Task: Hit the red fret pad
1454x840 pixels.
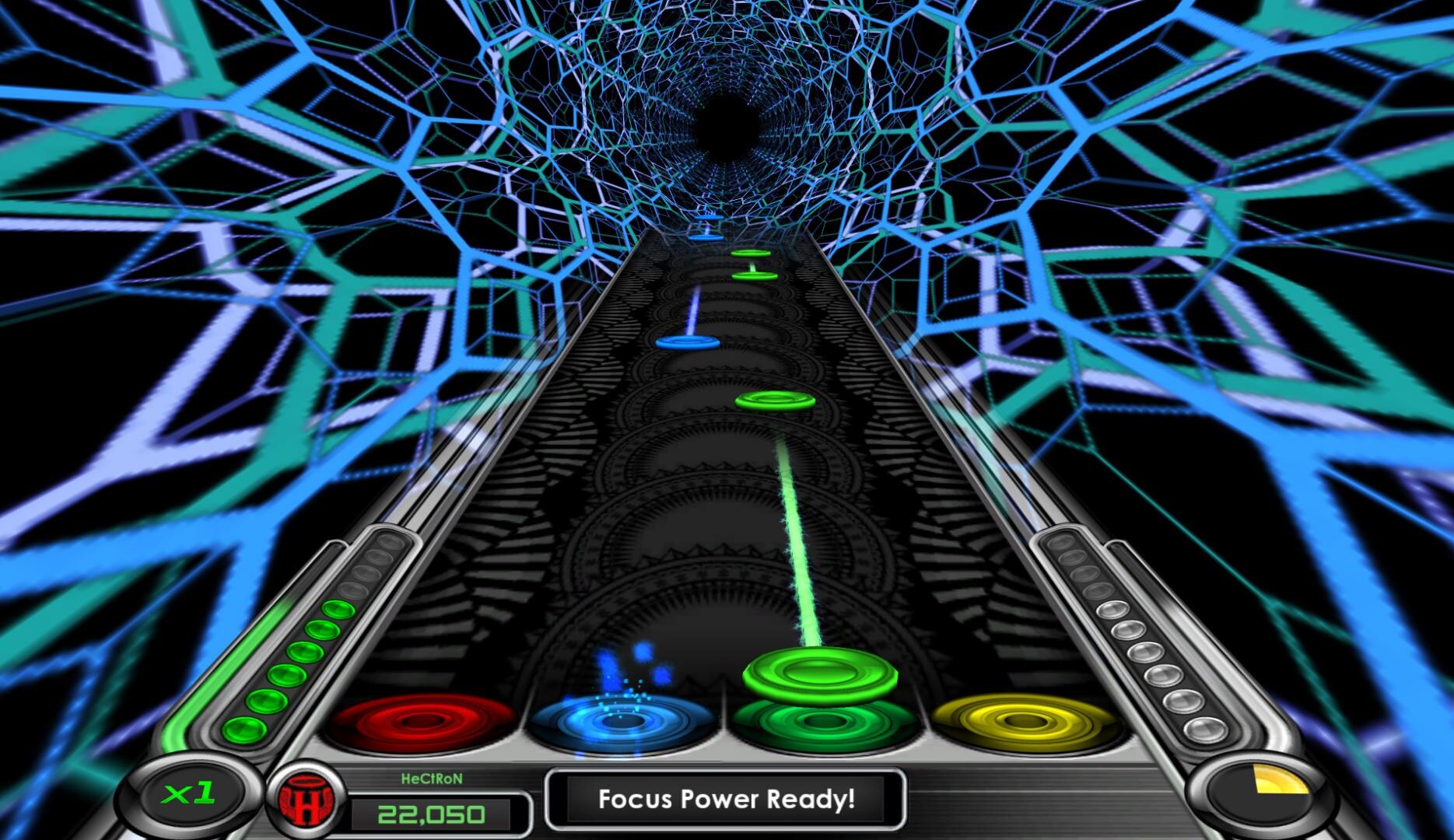Action: 422,722
